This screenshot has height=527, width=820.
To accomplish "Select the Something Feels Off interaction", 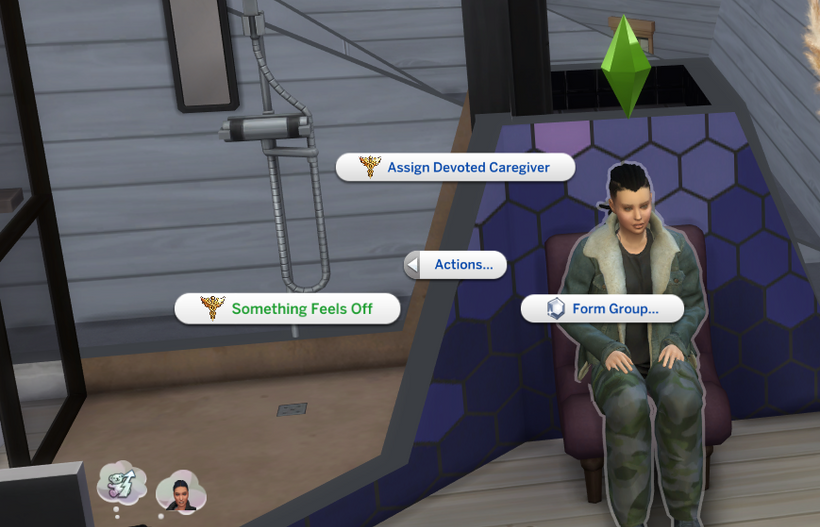I will [288, 309].
